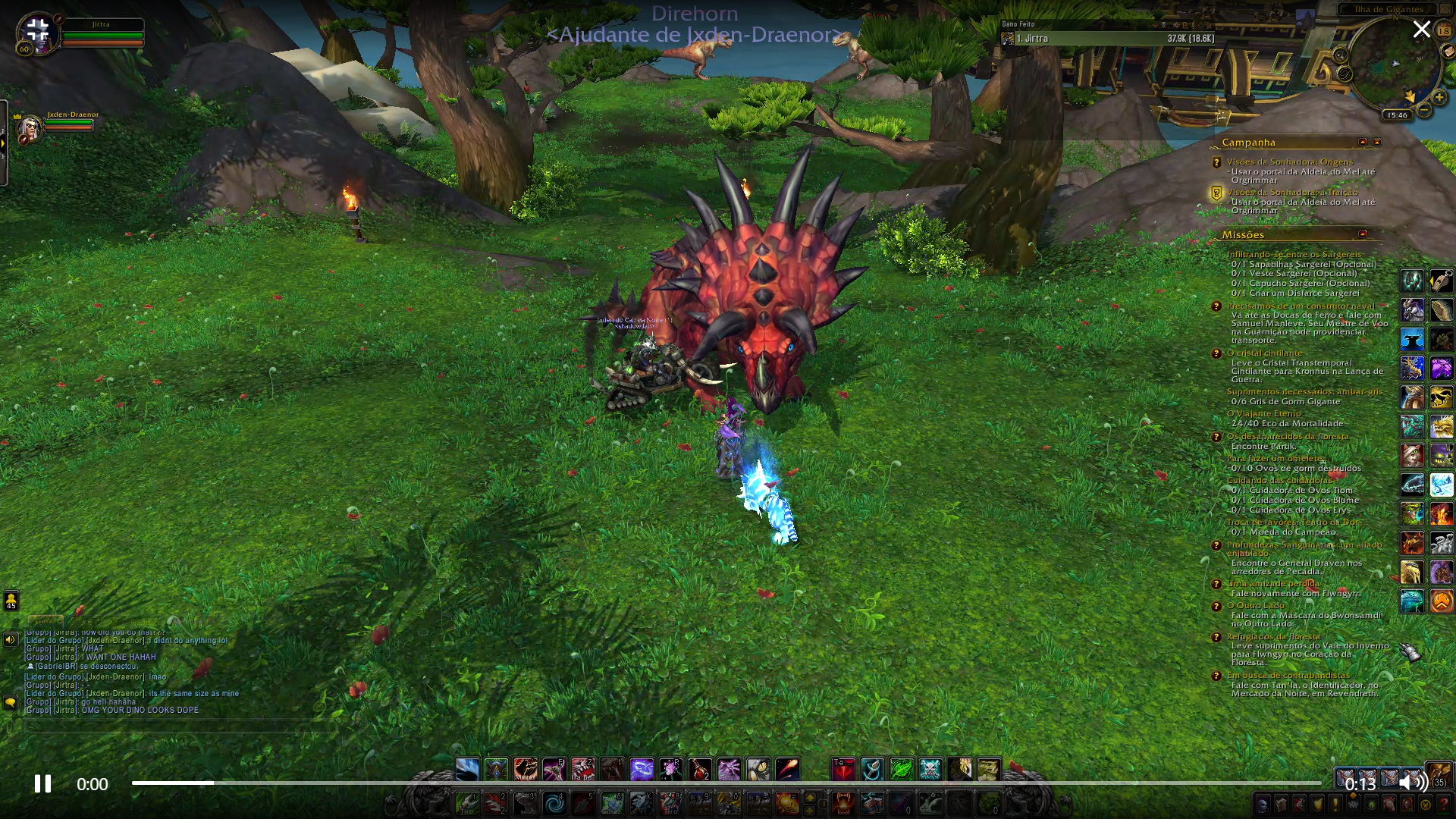Pause the video playback

42,783
